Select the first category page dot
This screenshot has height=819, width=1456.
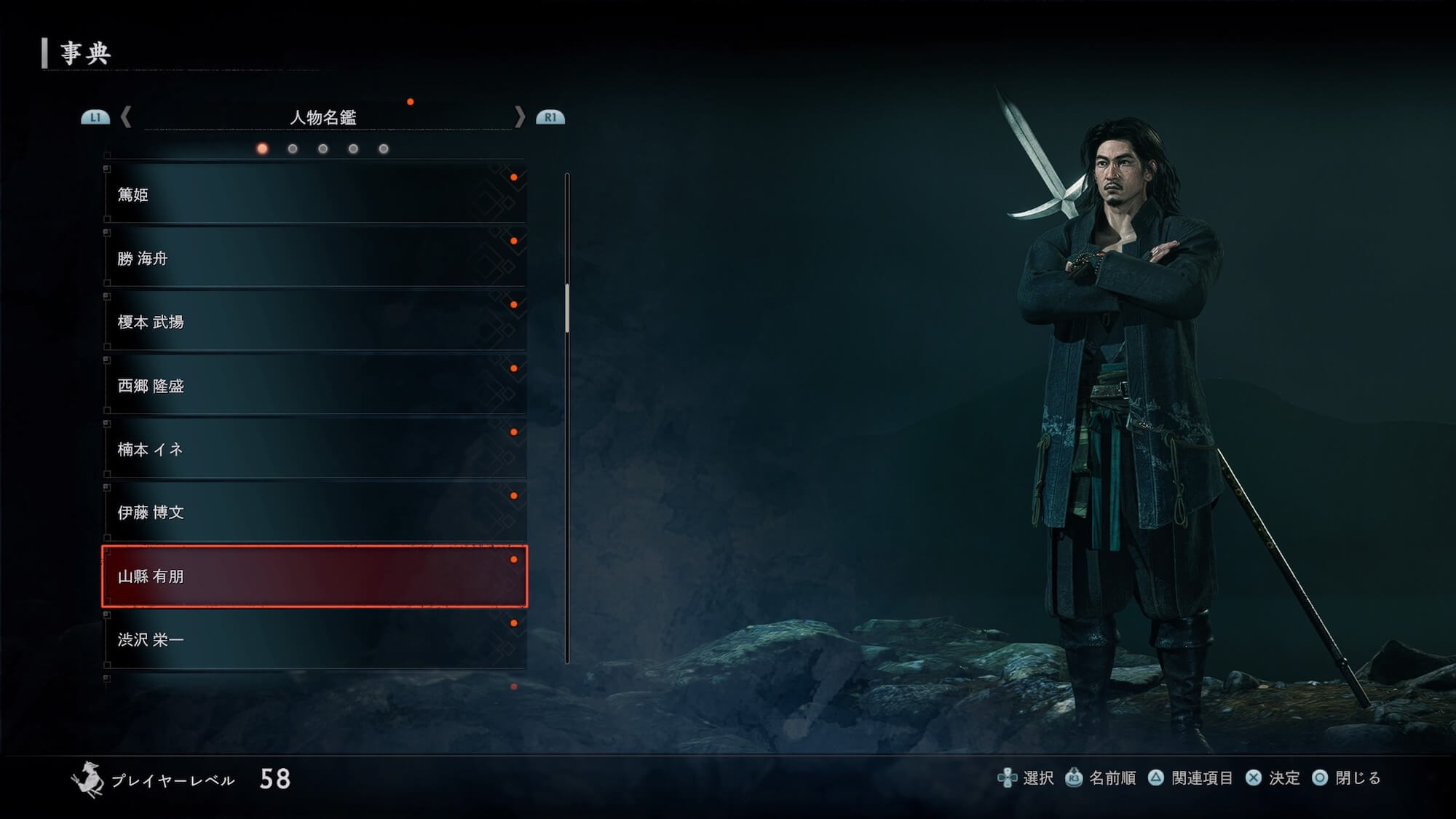tap(262, 149)
